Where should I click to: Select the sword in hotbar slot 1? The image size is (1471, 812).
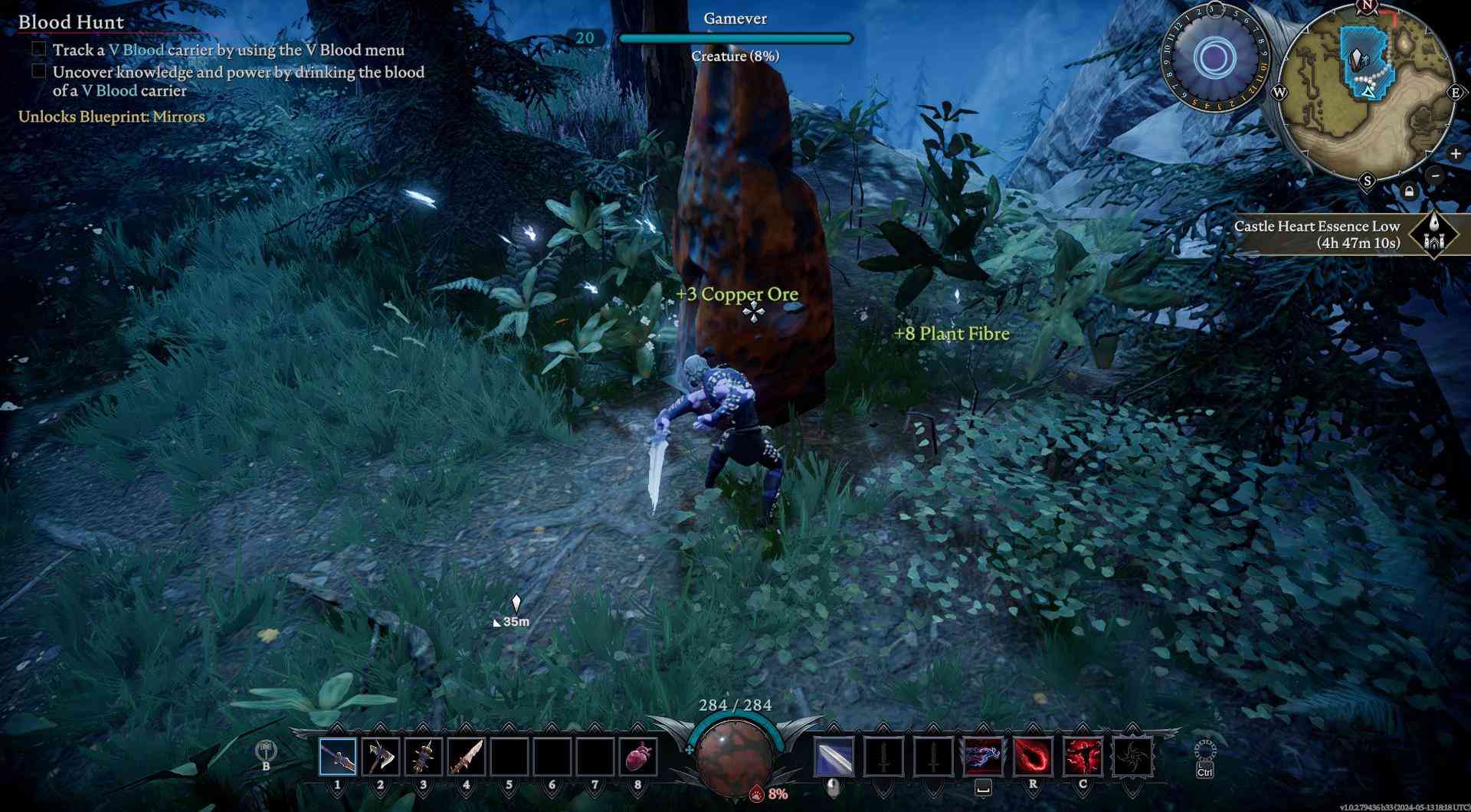tap(338, 757)
